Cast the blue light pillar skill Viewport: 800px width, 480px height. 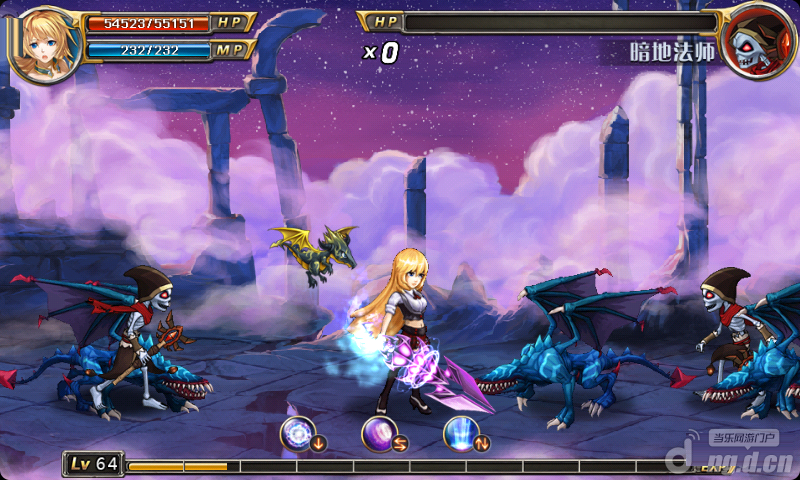(461, 435)
